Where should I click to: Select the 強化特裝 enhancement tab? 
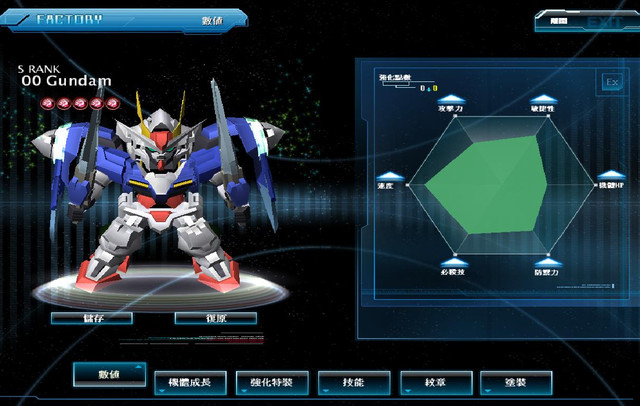tap(272, 382)
